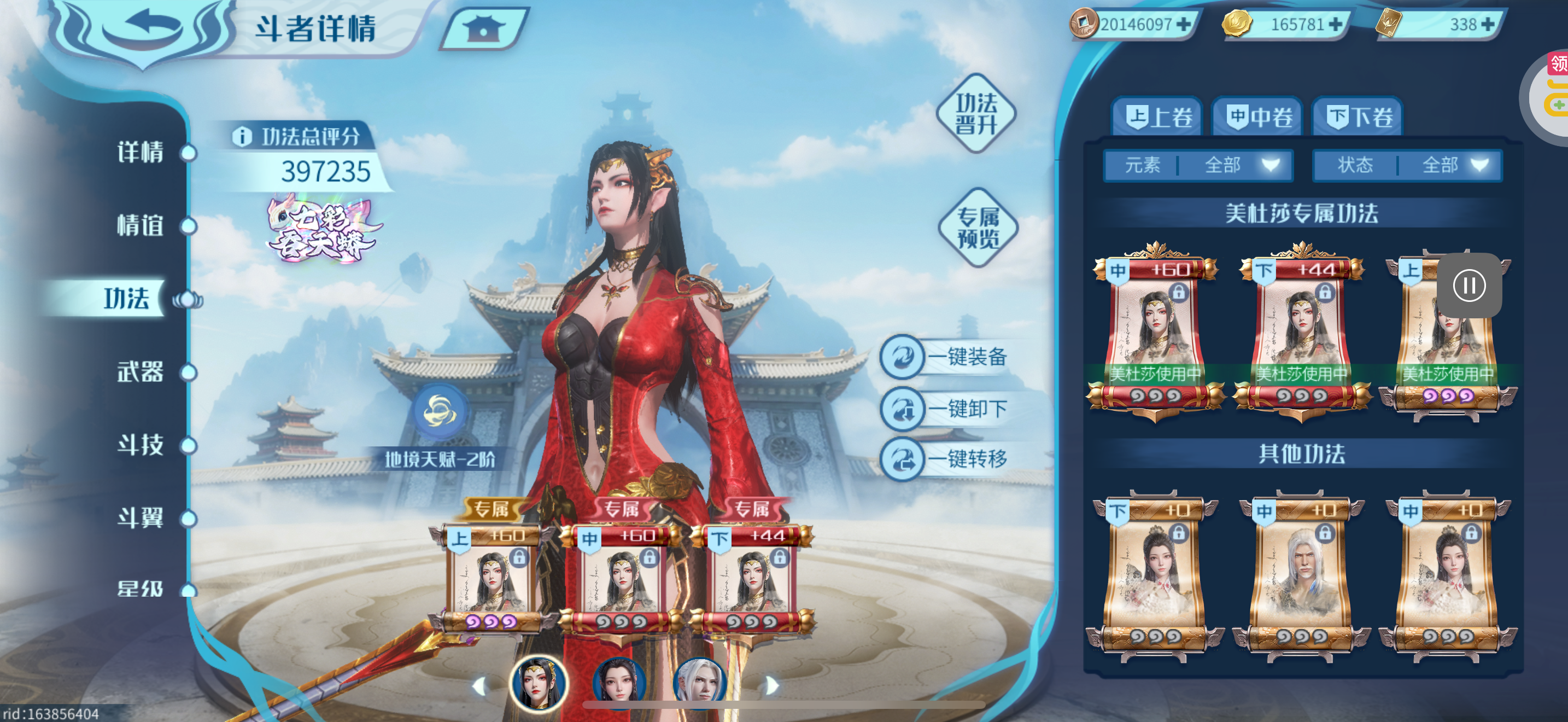Open the 功法晋升 upgrade button

(976, 113)
